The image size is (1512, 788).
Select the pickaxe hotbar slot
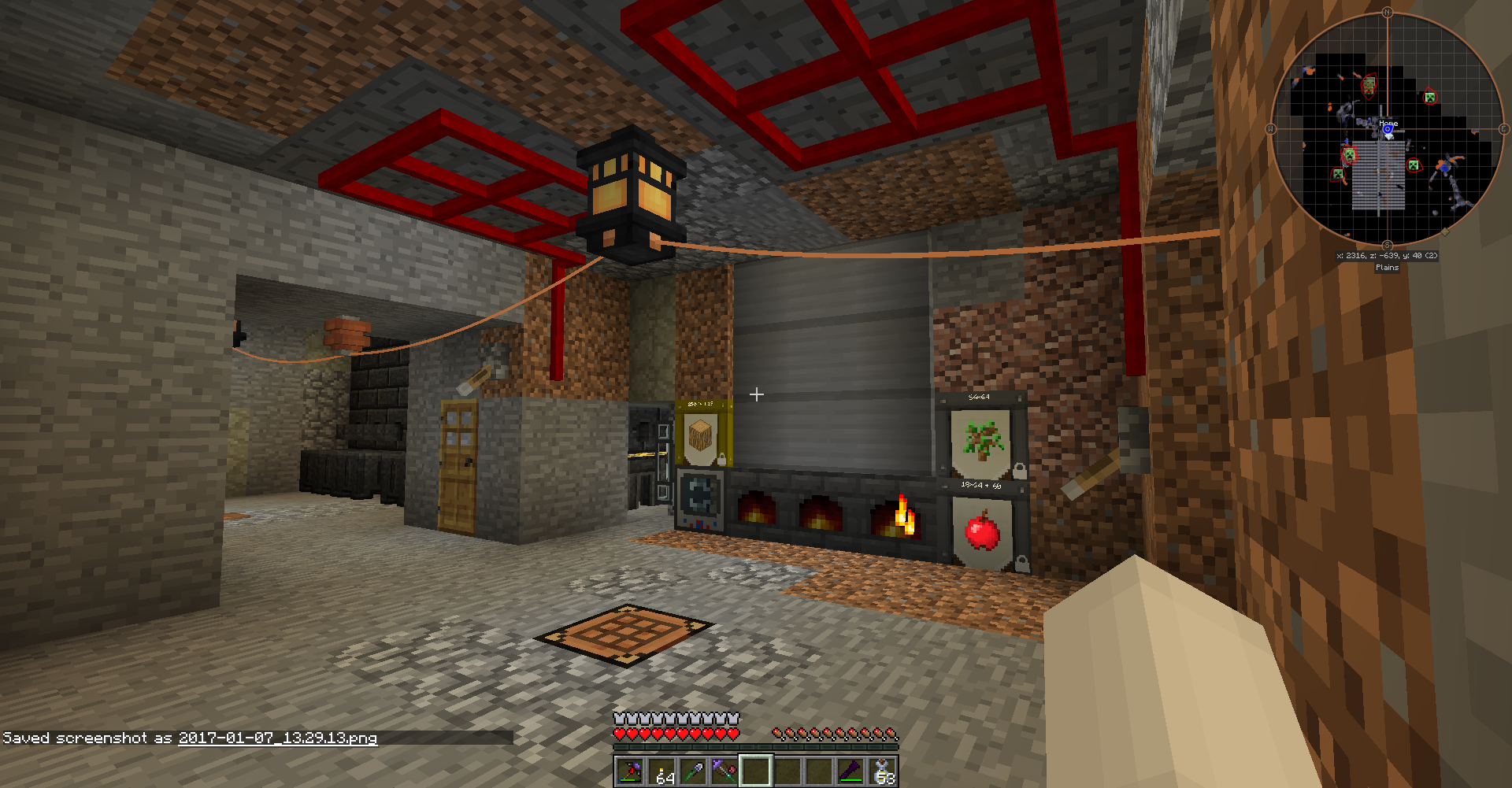pyautogui.click(x=629, y=771)
